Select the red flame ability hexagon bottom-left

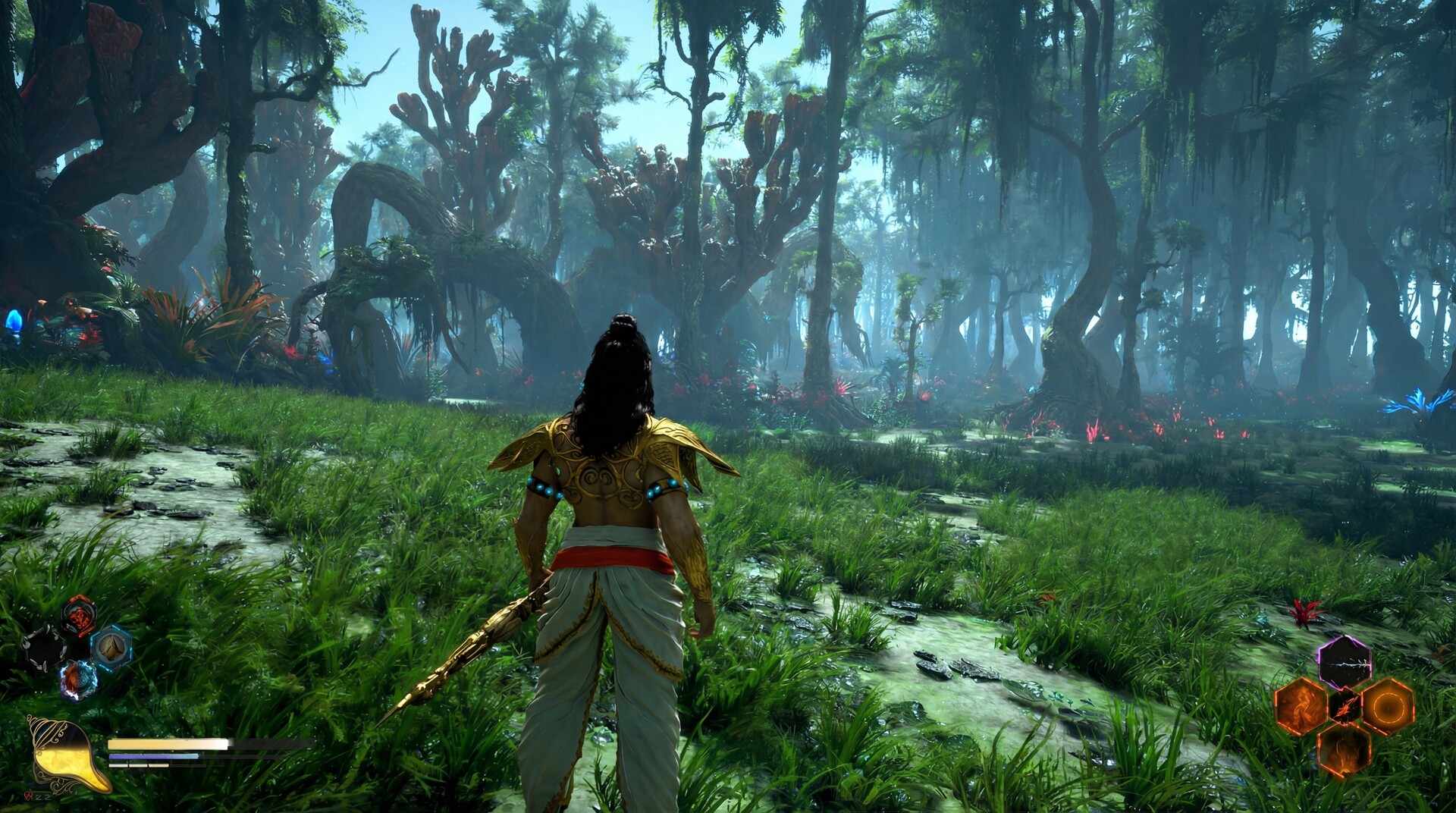(77, 616)
